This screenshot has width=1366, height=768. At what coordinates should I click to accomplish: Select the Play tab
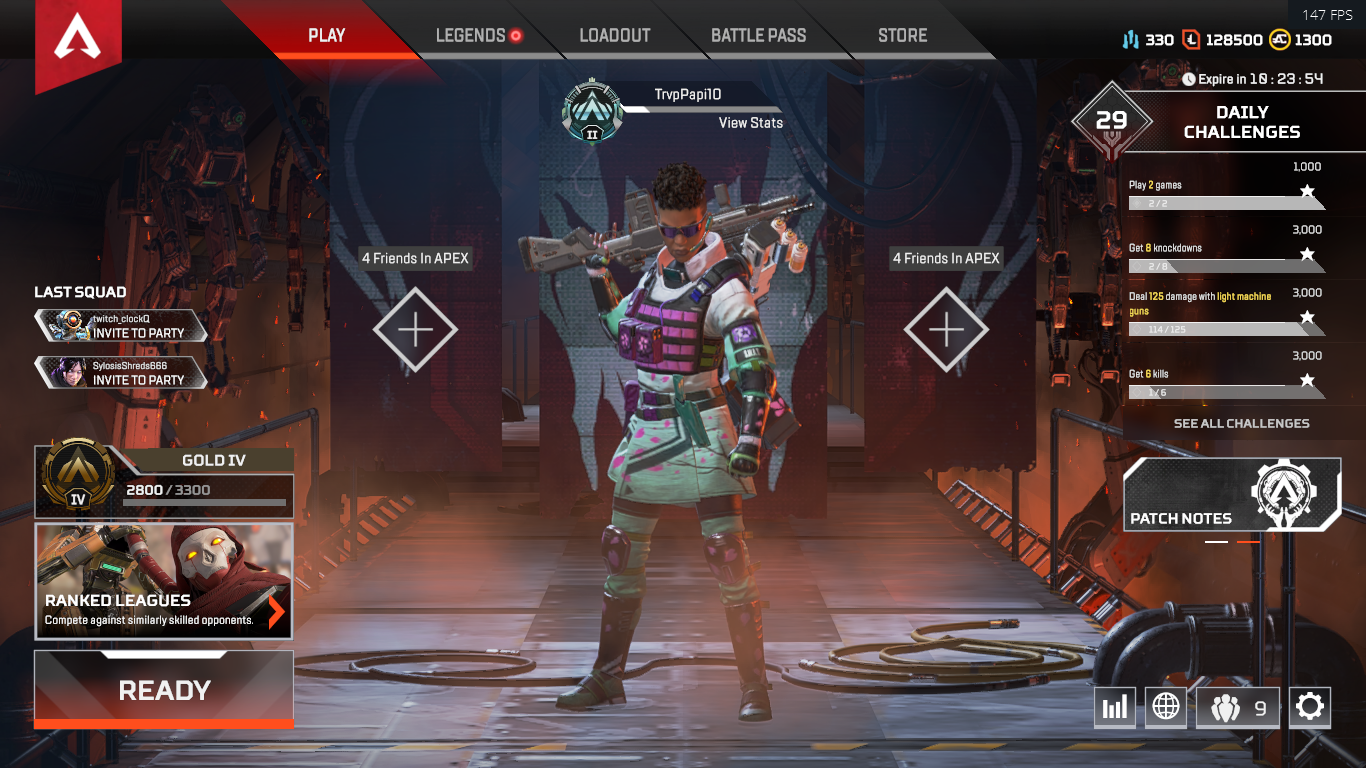click(326, 36)
